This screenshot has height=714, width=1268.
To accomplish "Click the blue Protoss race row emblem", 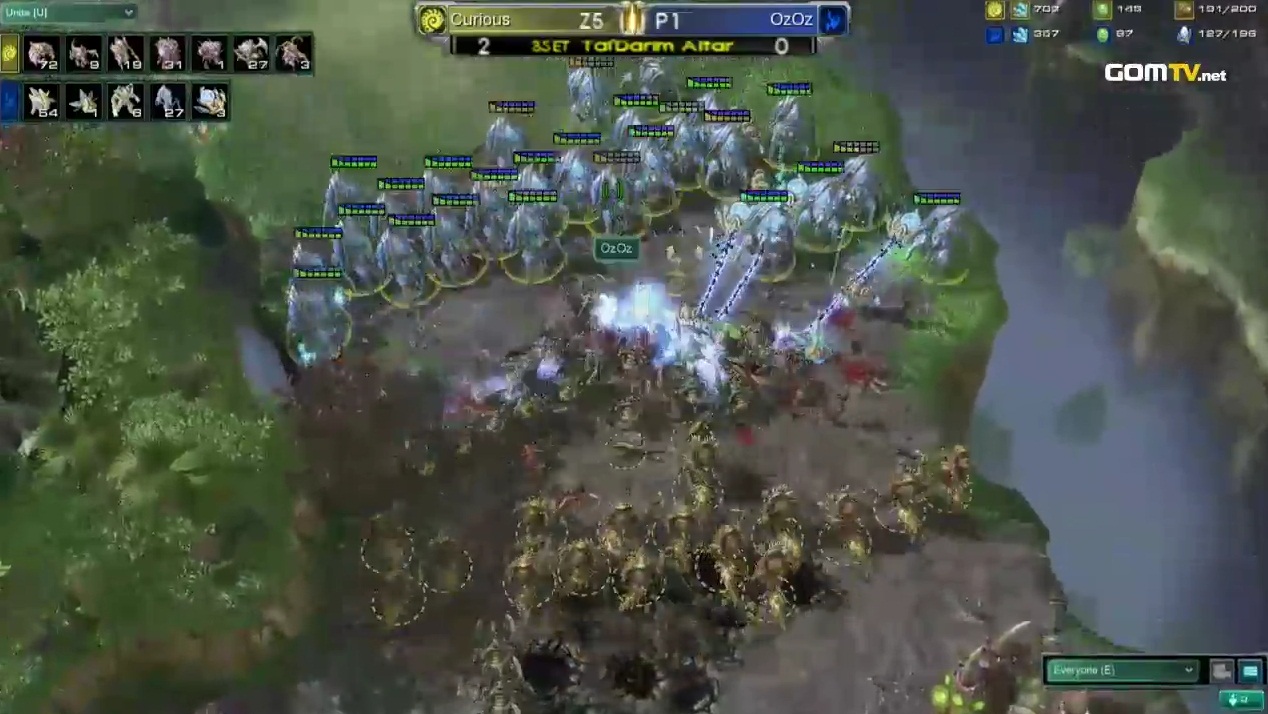I will pyautogui.click(x=10, y=101).
